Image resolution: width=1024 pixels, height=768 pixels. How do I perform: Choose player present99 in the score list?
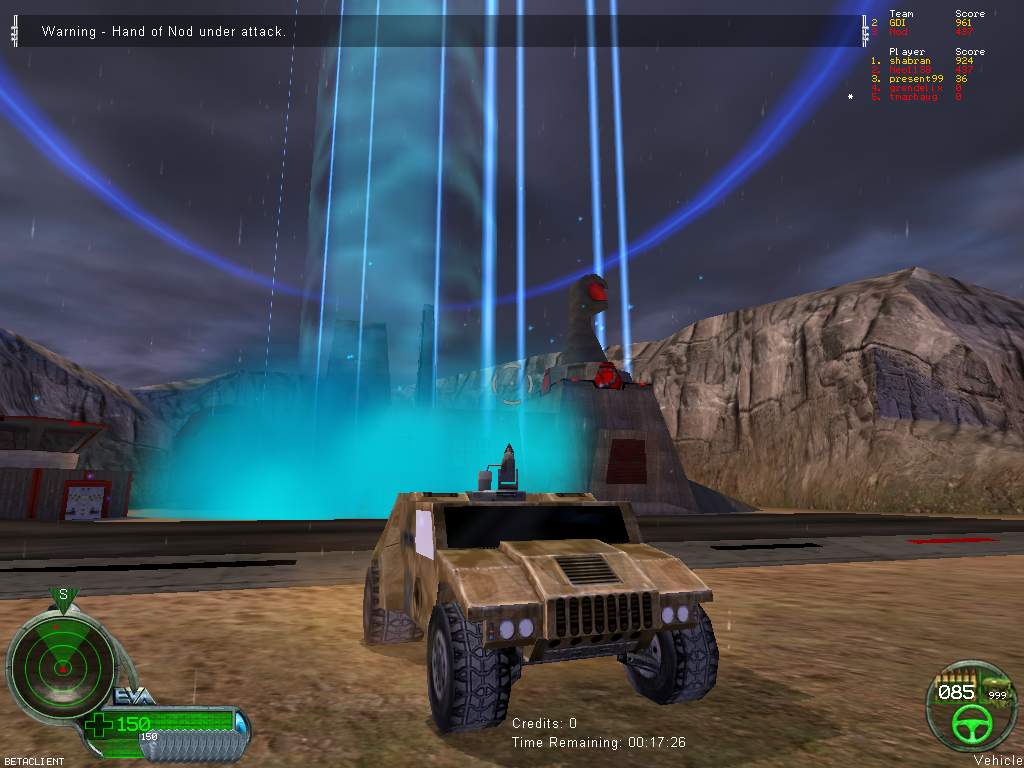tap(915, 79)
